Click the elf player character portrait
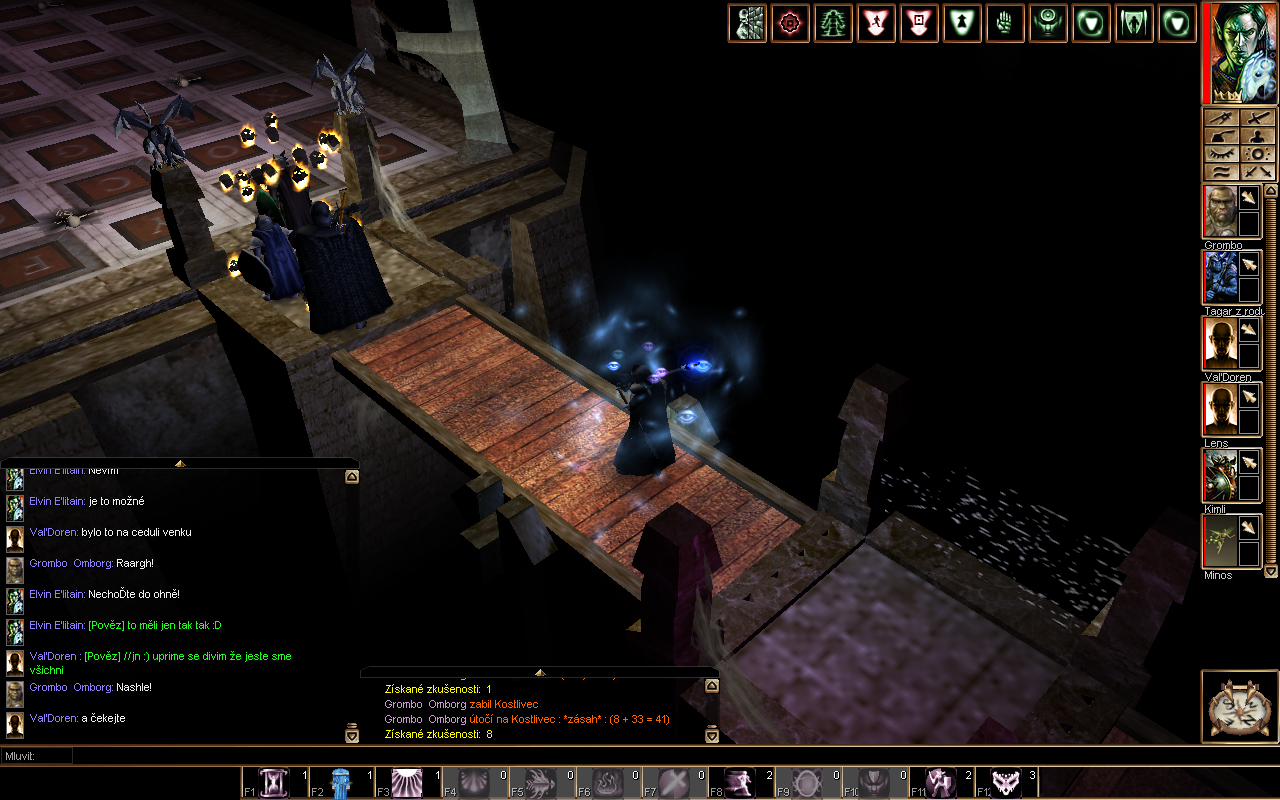Screen dimensions: 1280x800 (1240, 53)
